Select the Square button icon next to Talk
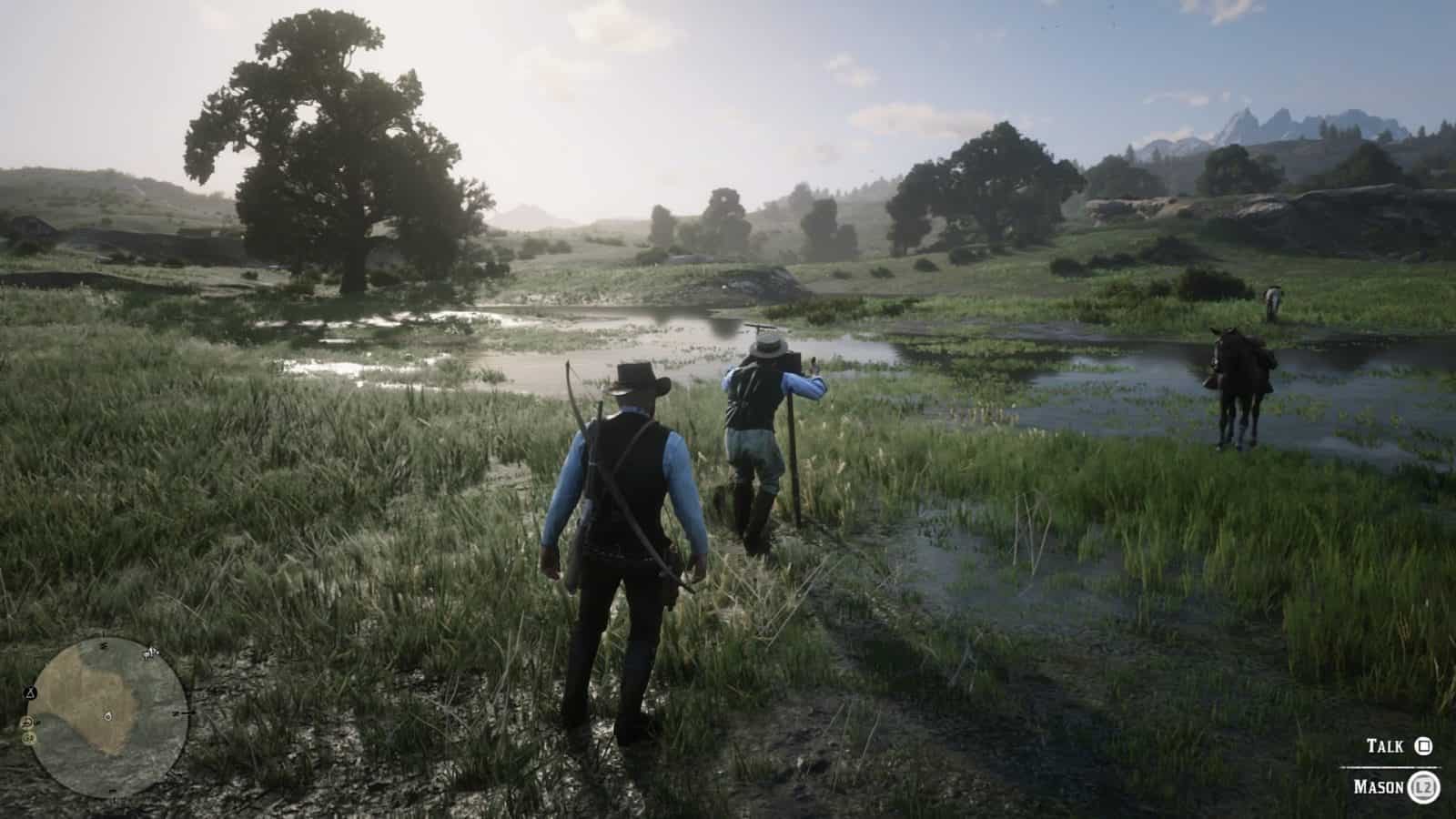The image size is (1456, 819). tap(1423, 746)
